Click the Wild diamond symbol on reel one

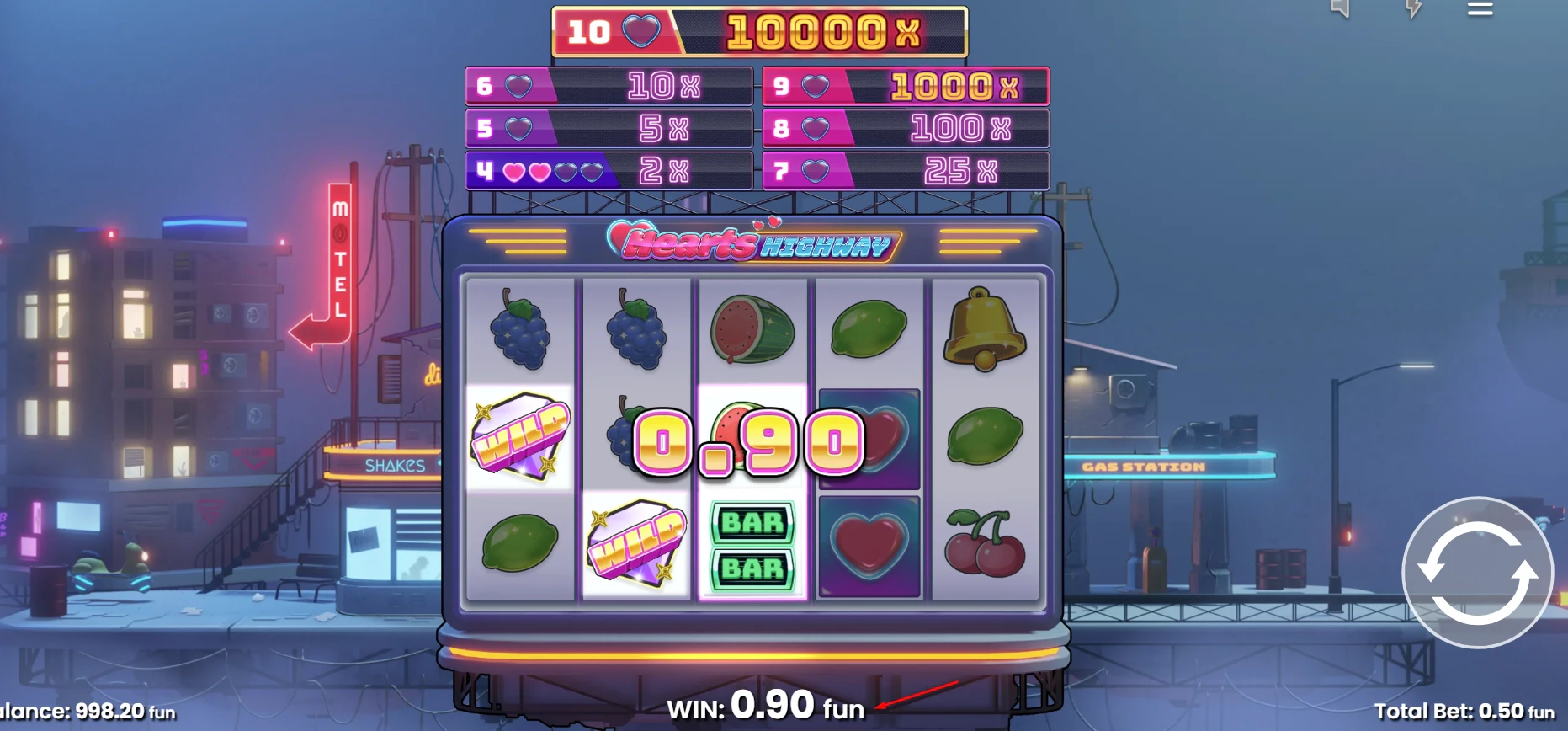(519, 436)
